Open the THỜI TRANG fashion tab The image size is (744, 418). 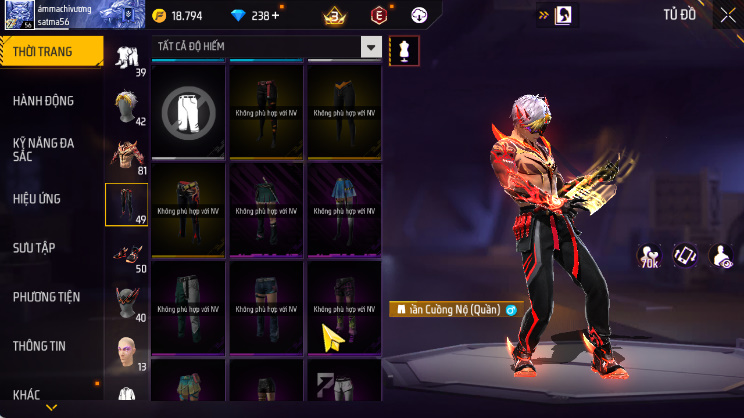50,52
